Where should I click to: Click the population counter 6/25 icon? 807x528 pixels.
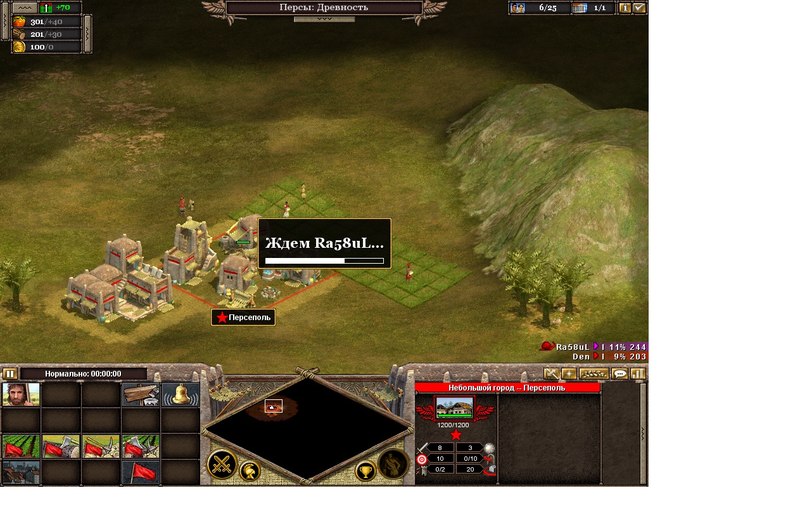pos(518,8)
